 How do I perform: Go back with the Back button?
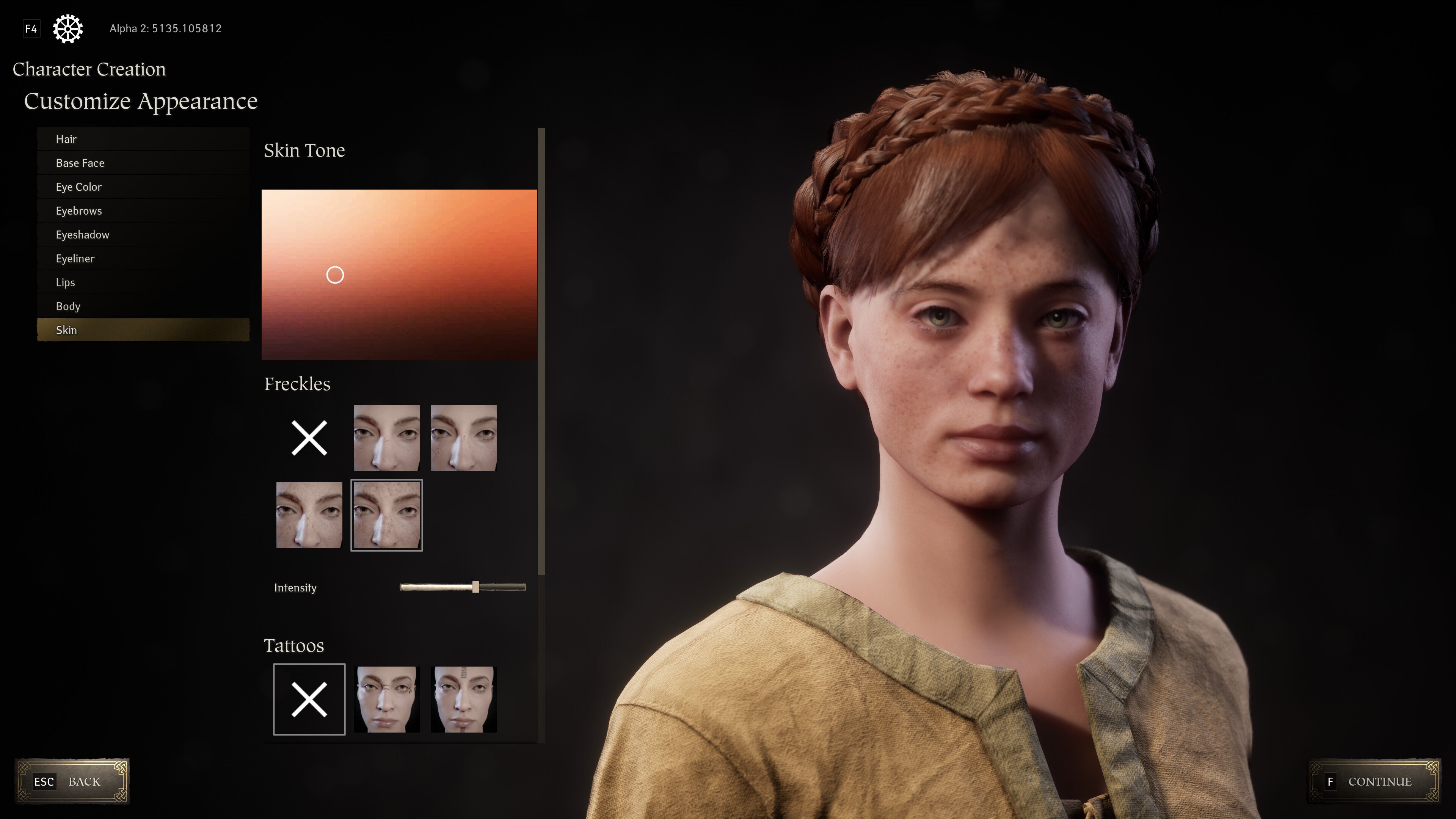(x=72, y=781)
